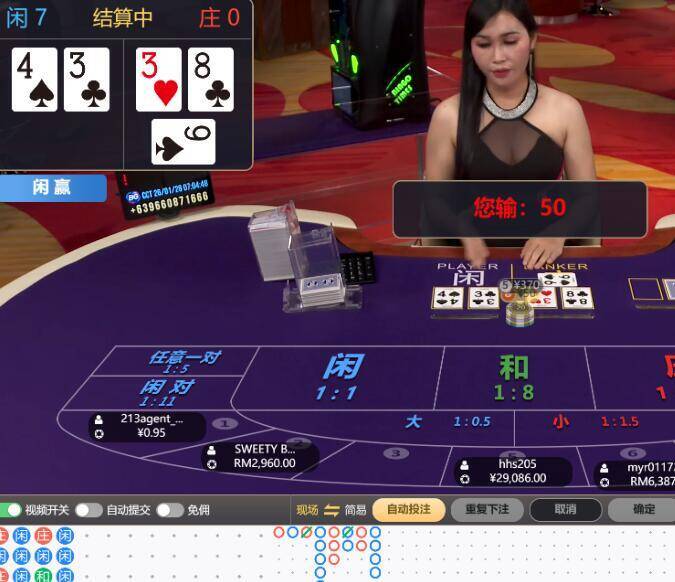Turn on the 免佣 no-commission toggle
Image resolution: width=675 pixels, height=582 pixels.
coord(168,510)
